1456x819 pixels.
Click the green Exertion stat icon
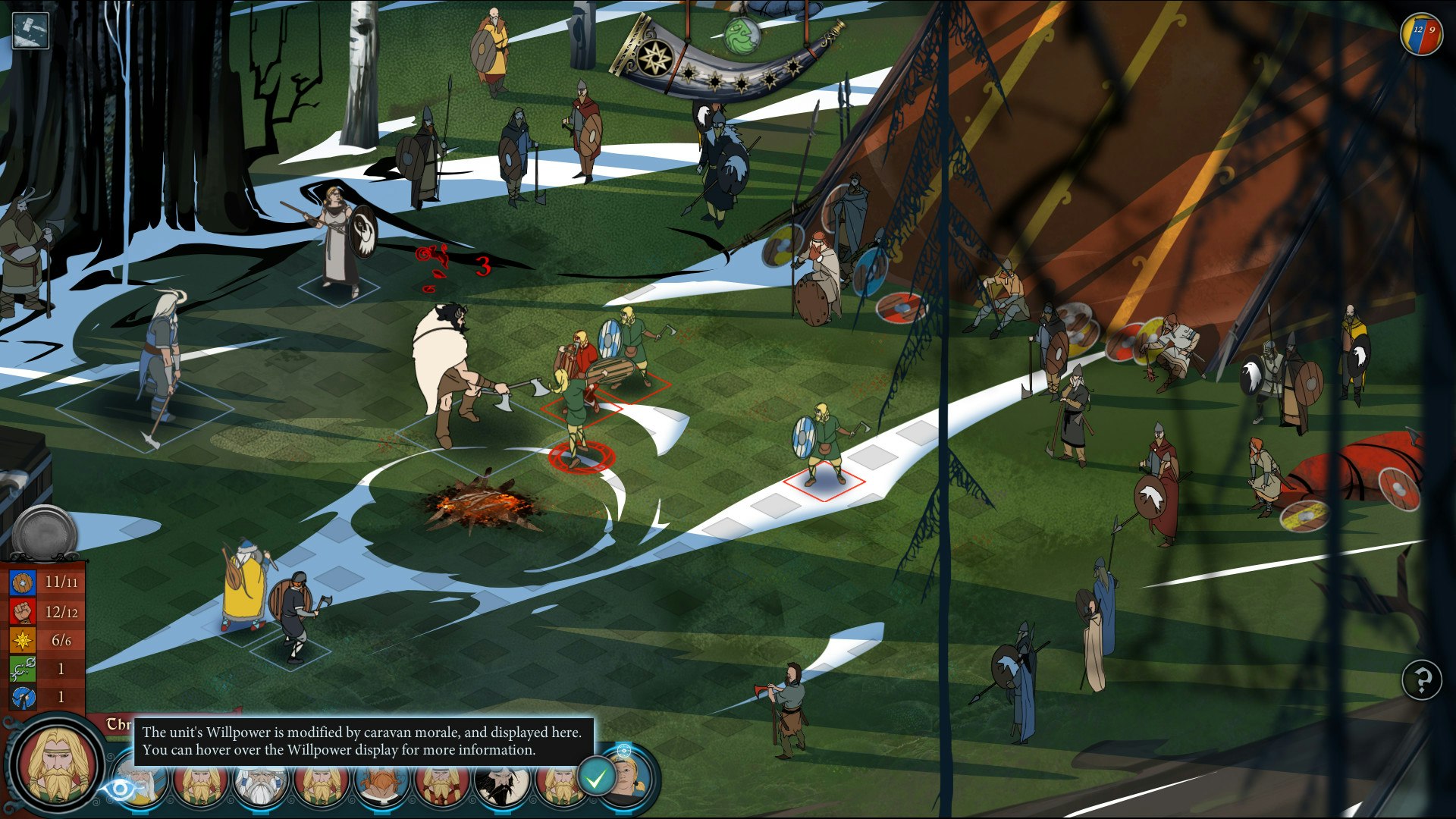[23, 668]
